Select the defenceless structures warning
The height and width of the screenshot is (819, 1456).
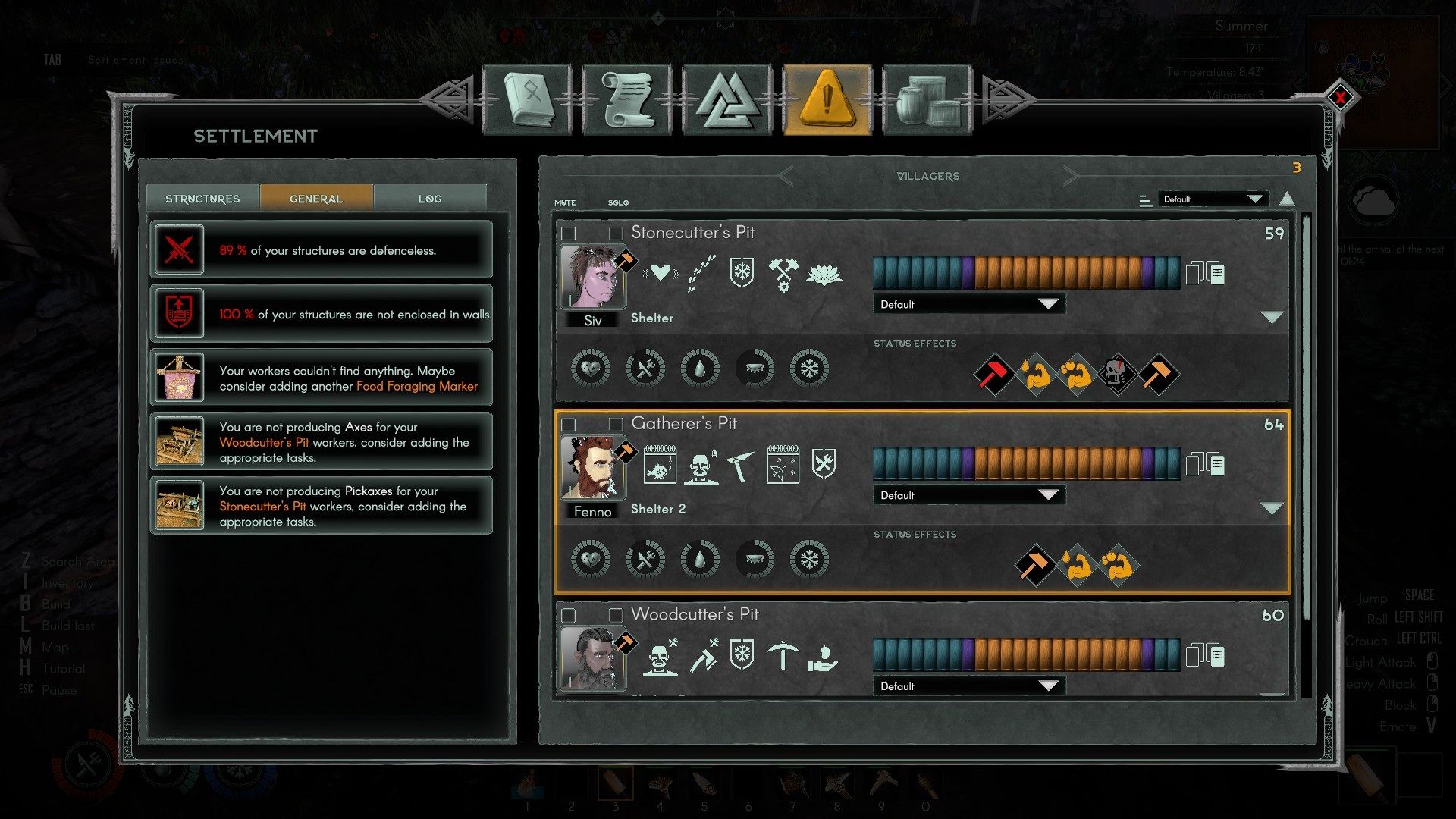click(322, 249)
